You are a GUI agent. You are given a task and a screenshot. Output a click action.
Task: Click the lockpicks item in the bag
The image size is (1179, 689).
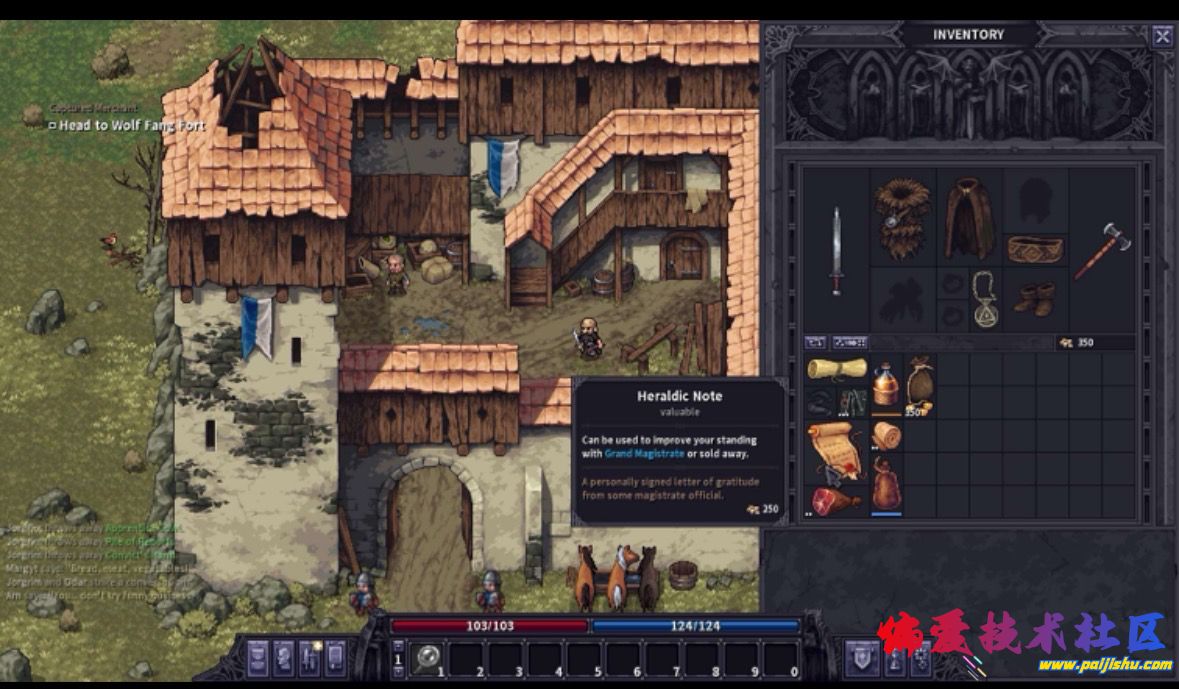(851, 402)
